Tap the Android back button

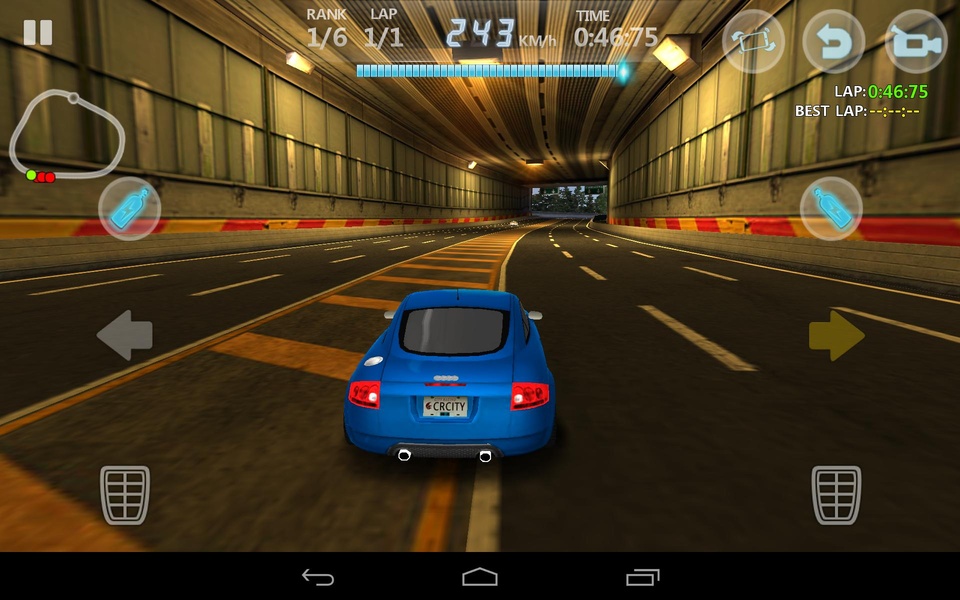coord(318,577)
